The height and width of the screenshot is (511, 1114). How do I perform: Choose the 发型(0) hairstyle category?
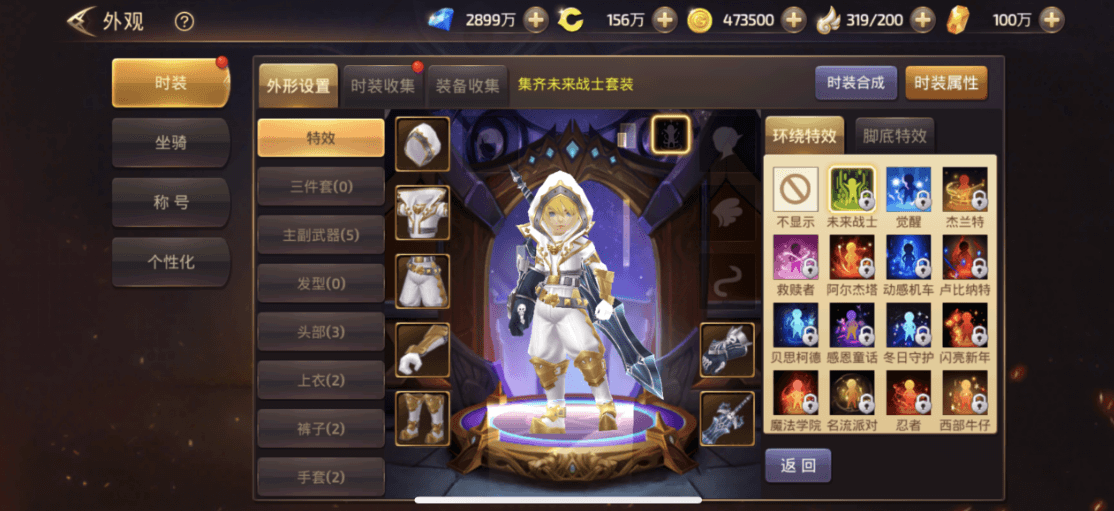pyautogui.click(x=320, y=284)
